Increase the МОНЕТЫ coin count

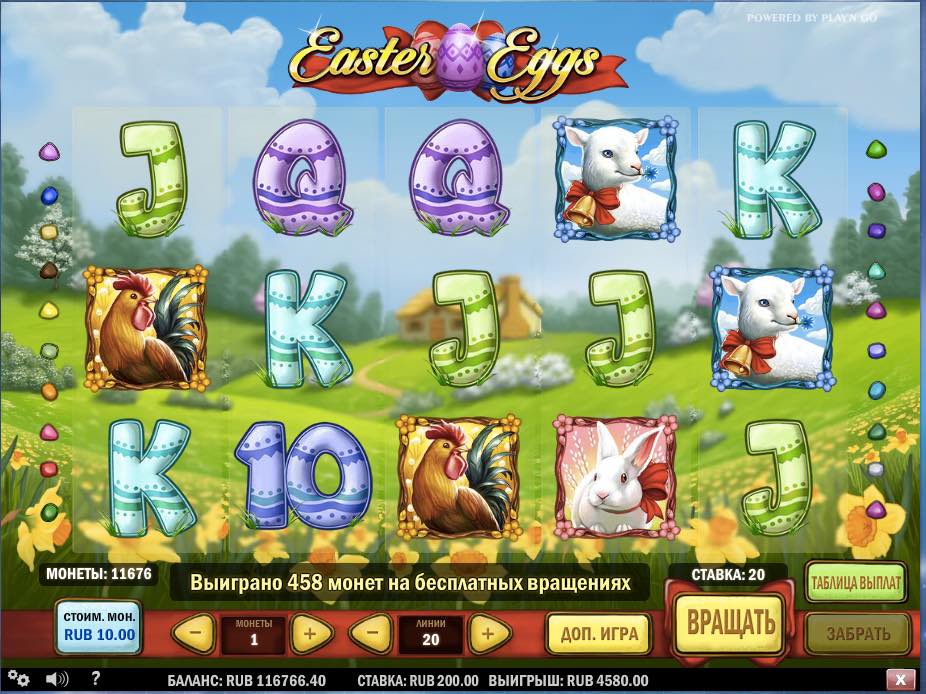click(x=310, y=633)
